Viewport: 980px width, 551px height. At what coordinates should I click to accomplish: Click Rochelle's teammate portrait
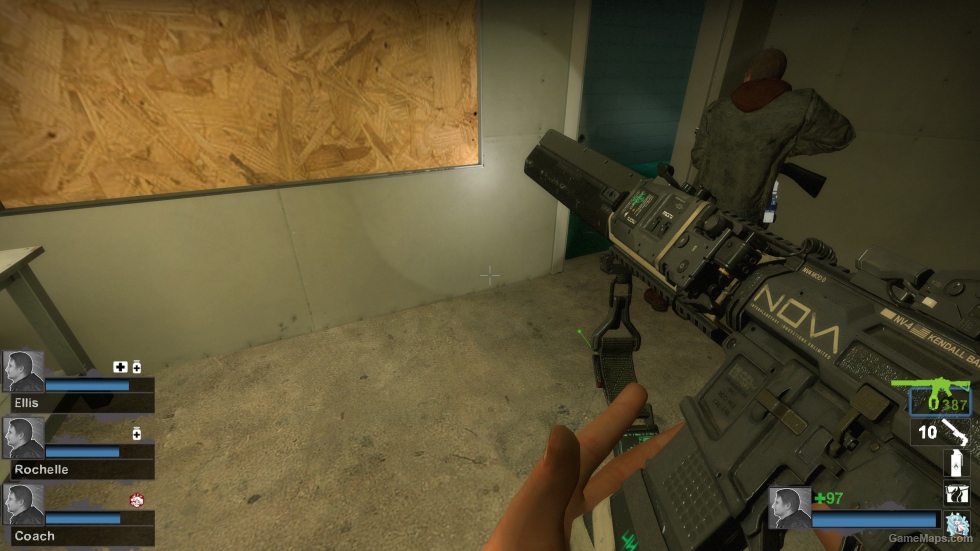click(23, 437)
